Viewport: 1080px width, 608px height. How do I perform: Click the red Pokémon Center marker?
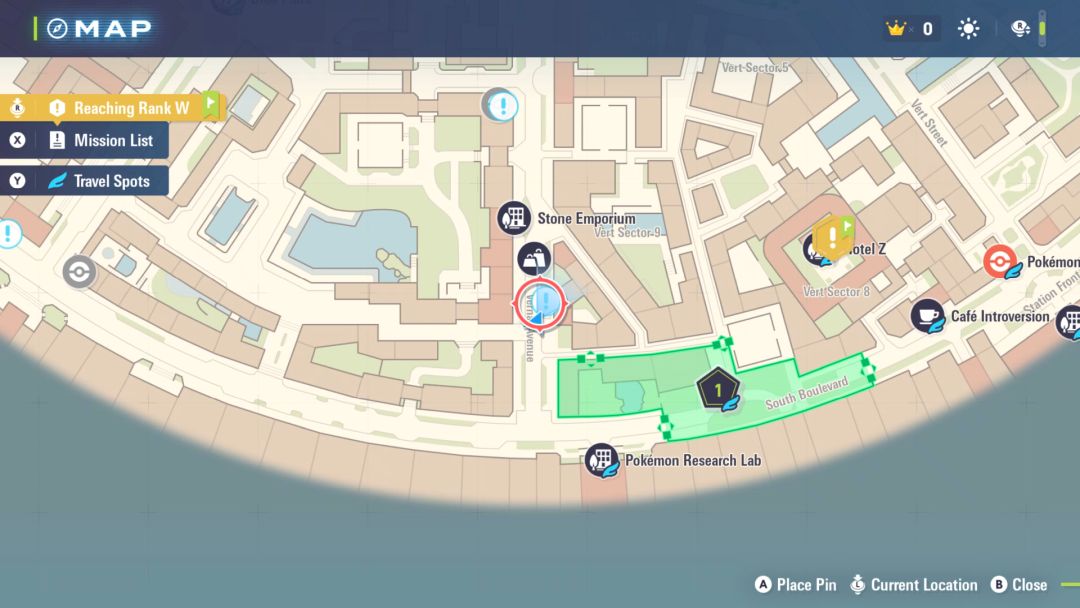(1000, 262)
